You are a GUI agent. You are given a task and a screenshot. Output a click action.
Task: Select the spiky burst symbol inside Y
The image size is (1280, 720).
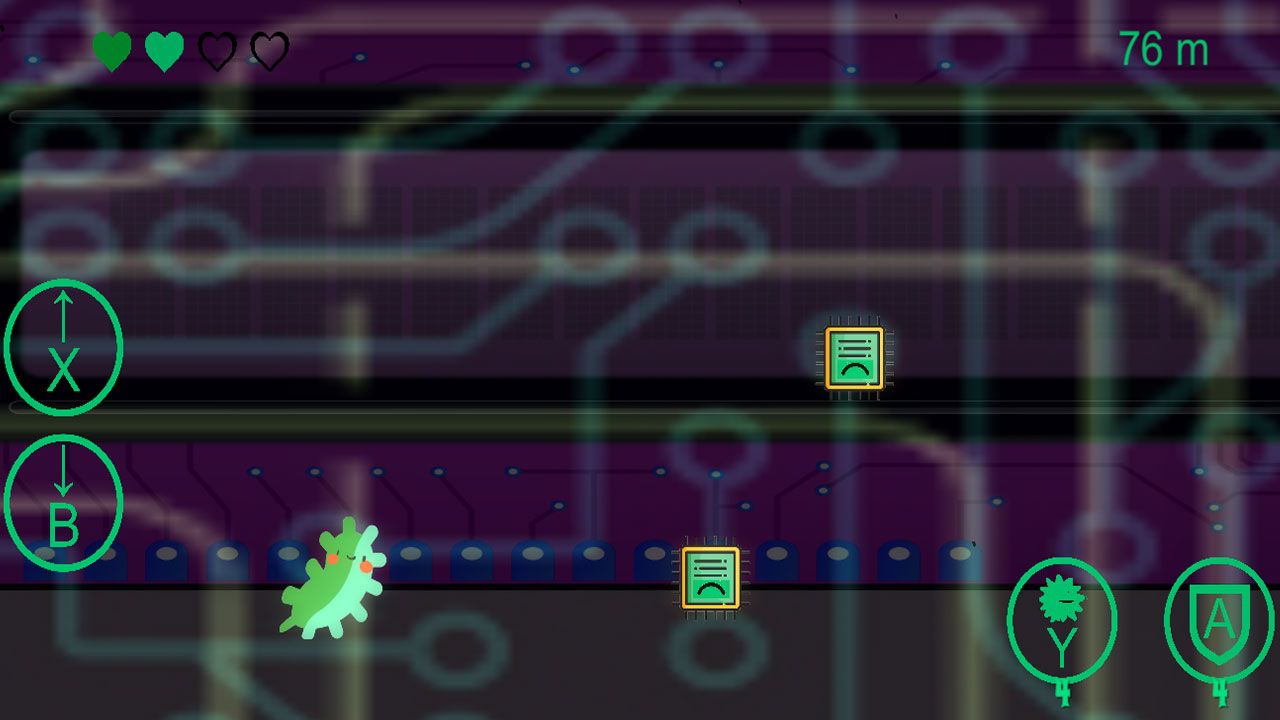(1062, 600)
